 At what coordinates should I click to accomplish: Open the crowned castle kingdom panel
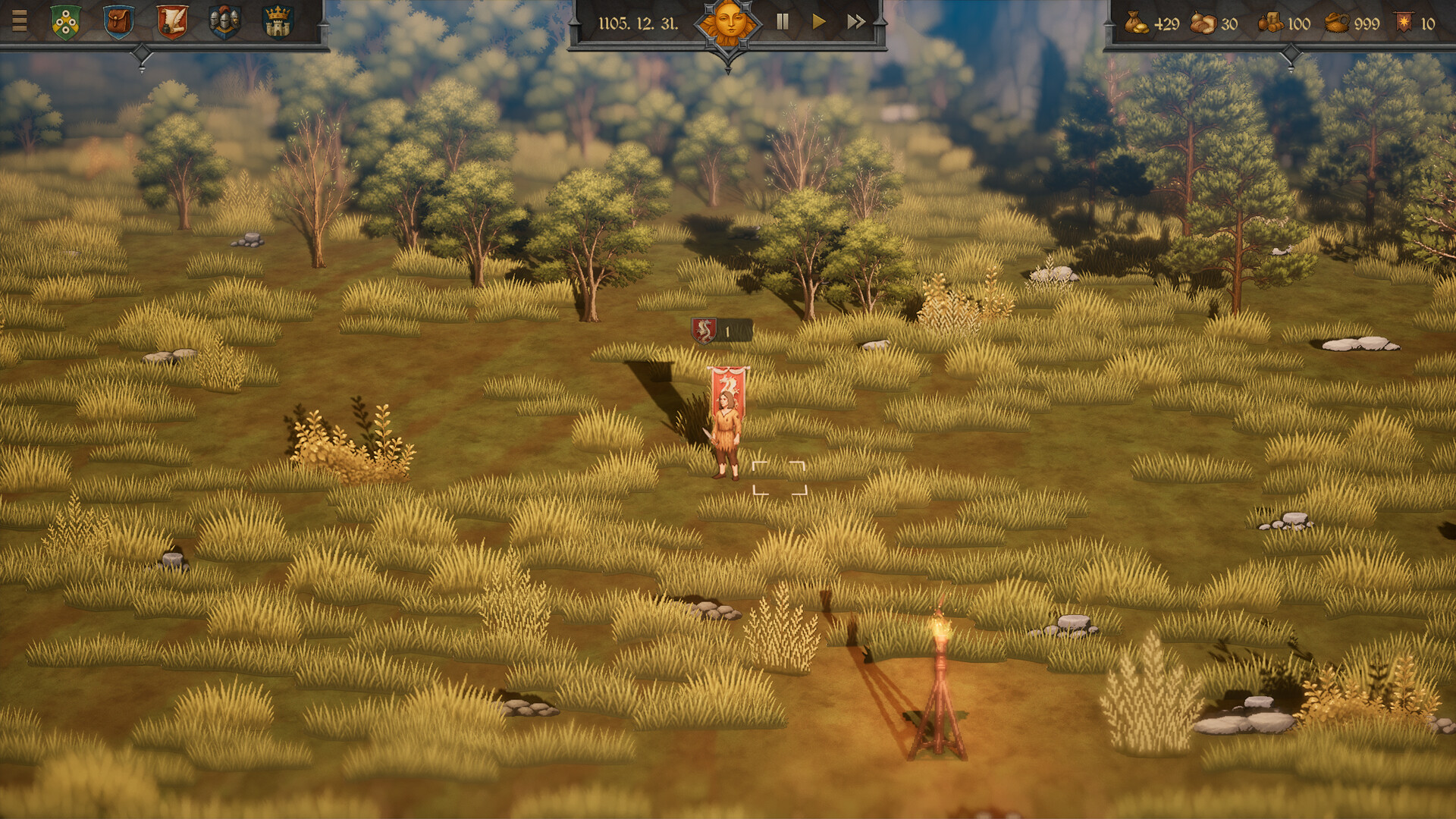pyautogui.click(x=278, y=21)
